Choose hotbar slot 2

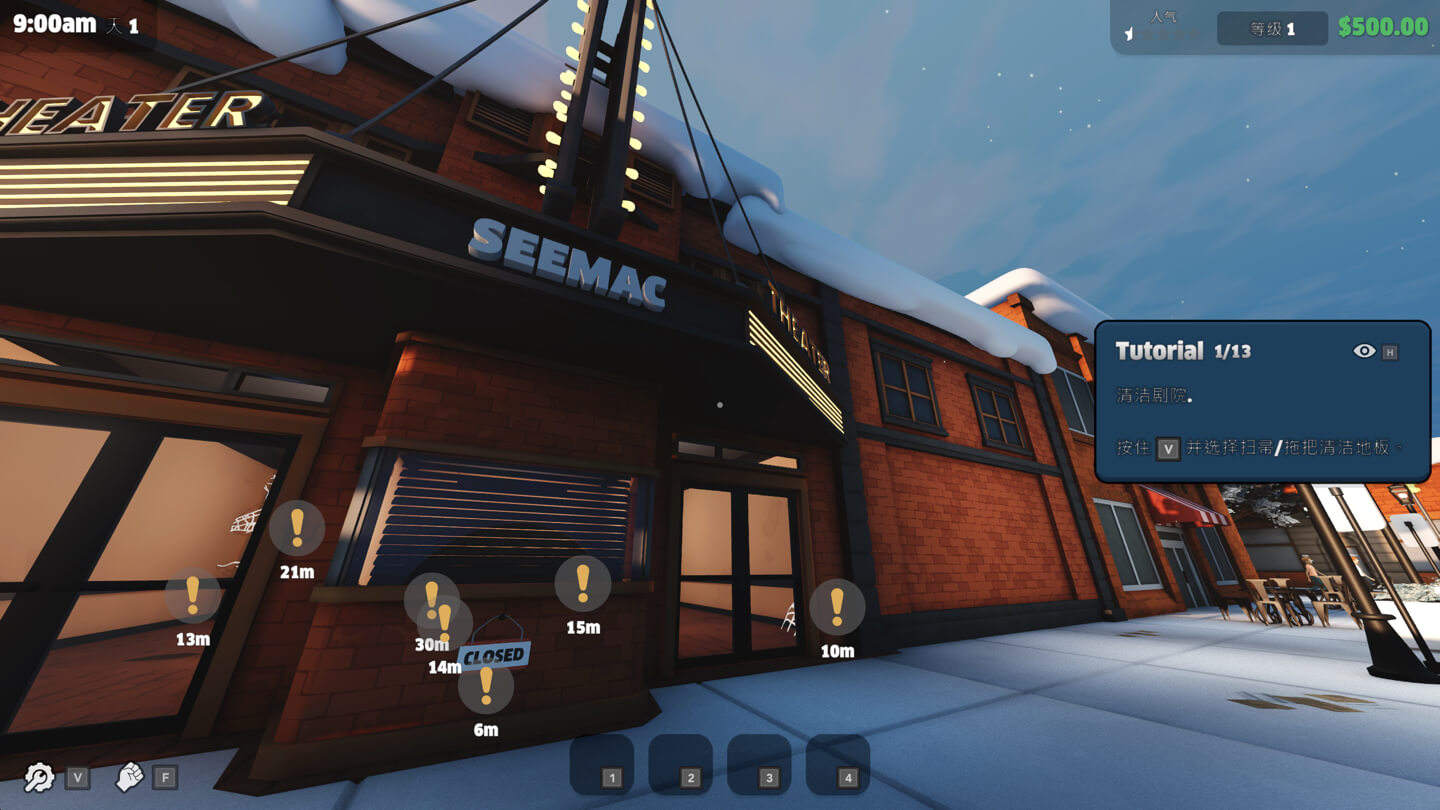[680, 765]
